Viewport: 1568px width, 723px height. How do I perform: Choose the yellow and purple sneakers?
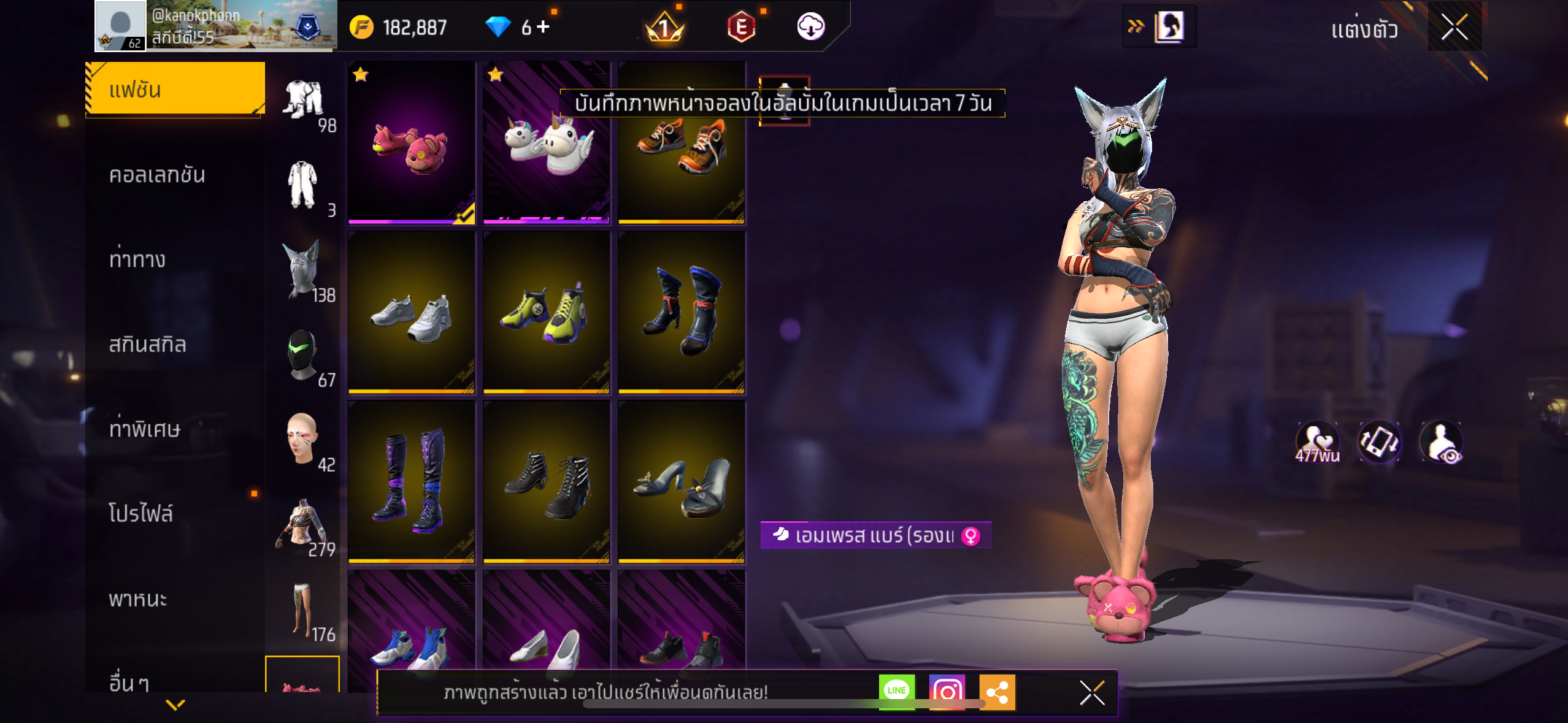[546, 312]
